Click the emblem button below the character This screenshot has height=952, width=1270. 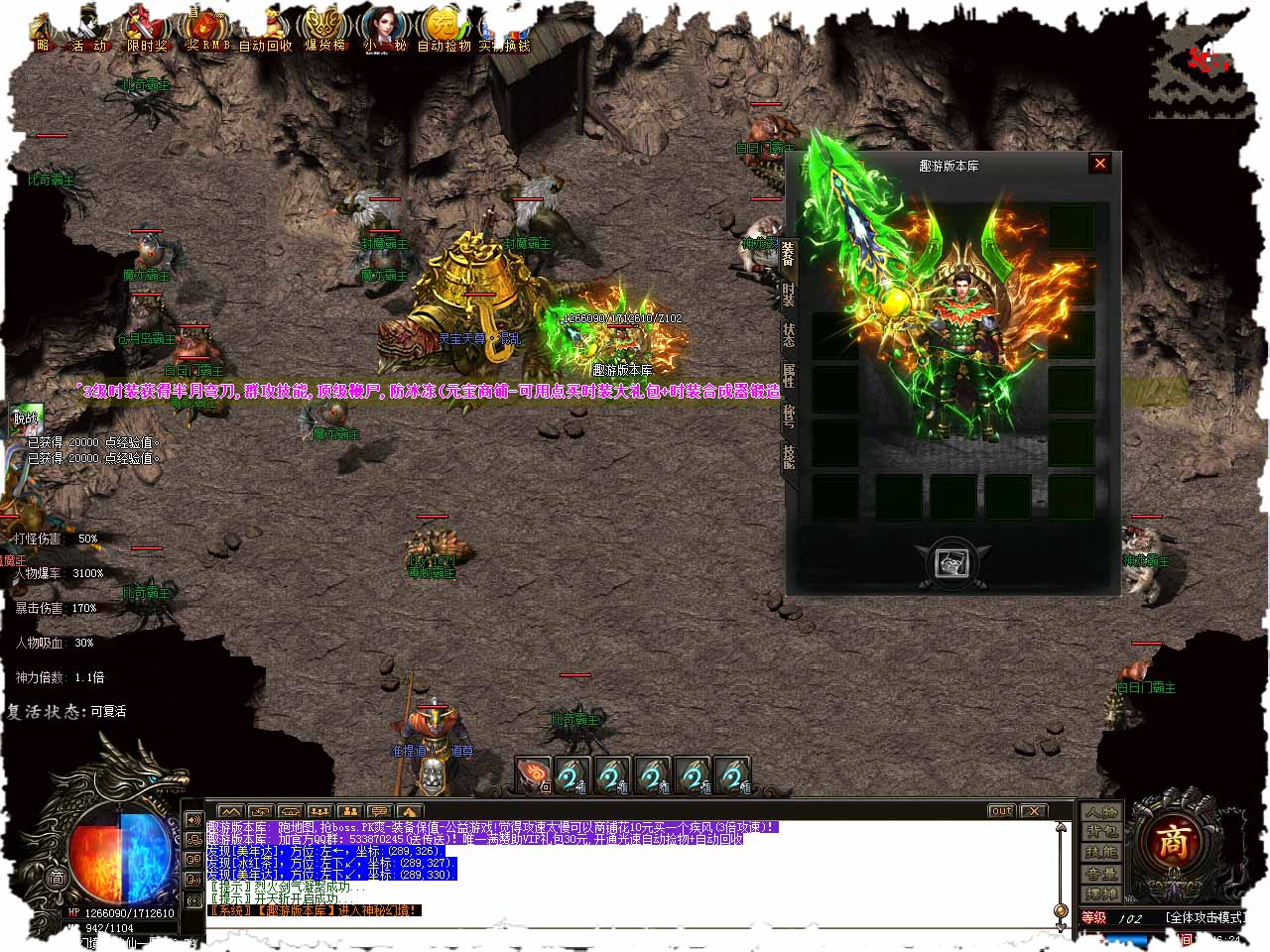pos(952,562)
